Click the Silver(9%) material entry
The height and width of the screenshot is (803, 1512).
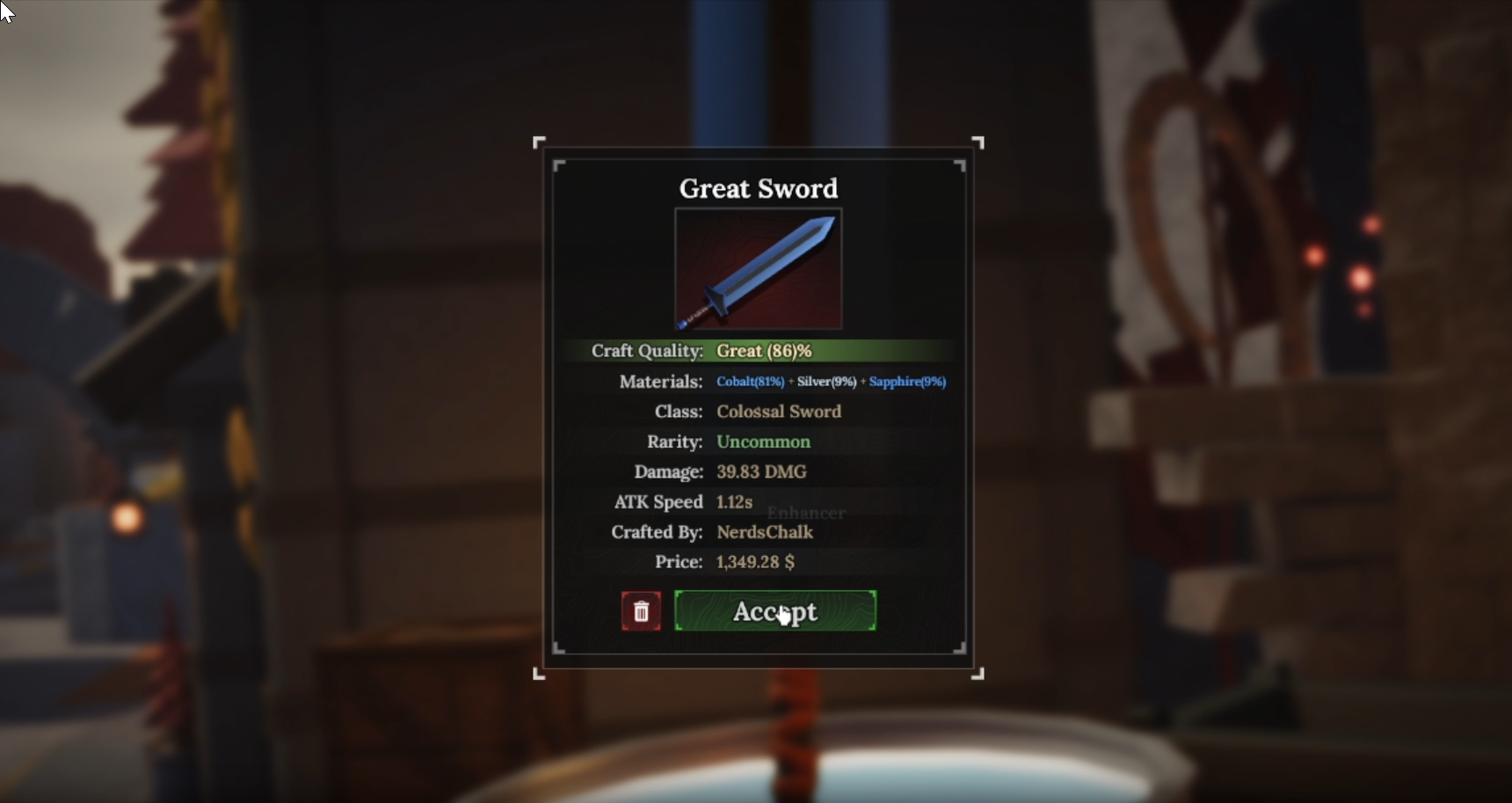click(825, 382)
